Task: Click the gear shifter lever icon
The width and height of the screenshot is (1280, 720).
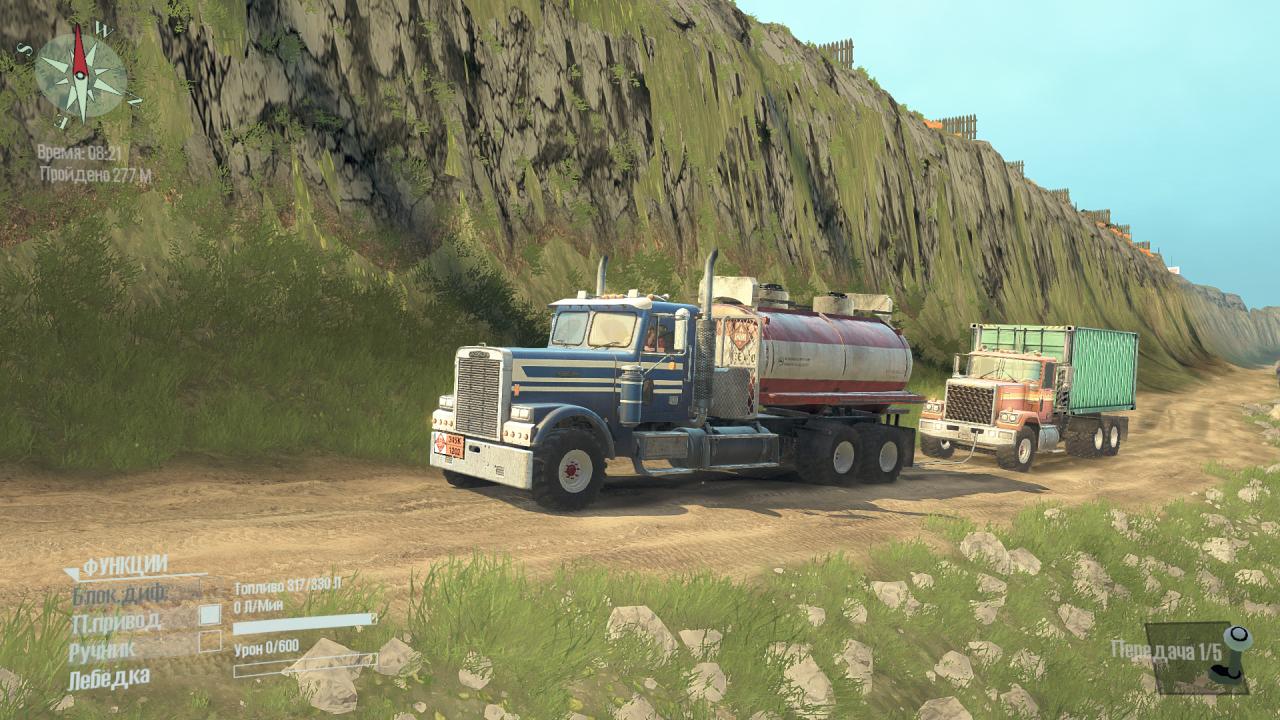Action: (1233, 655)
